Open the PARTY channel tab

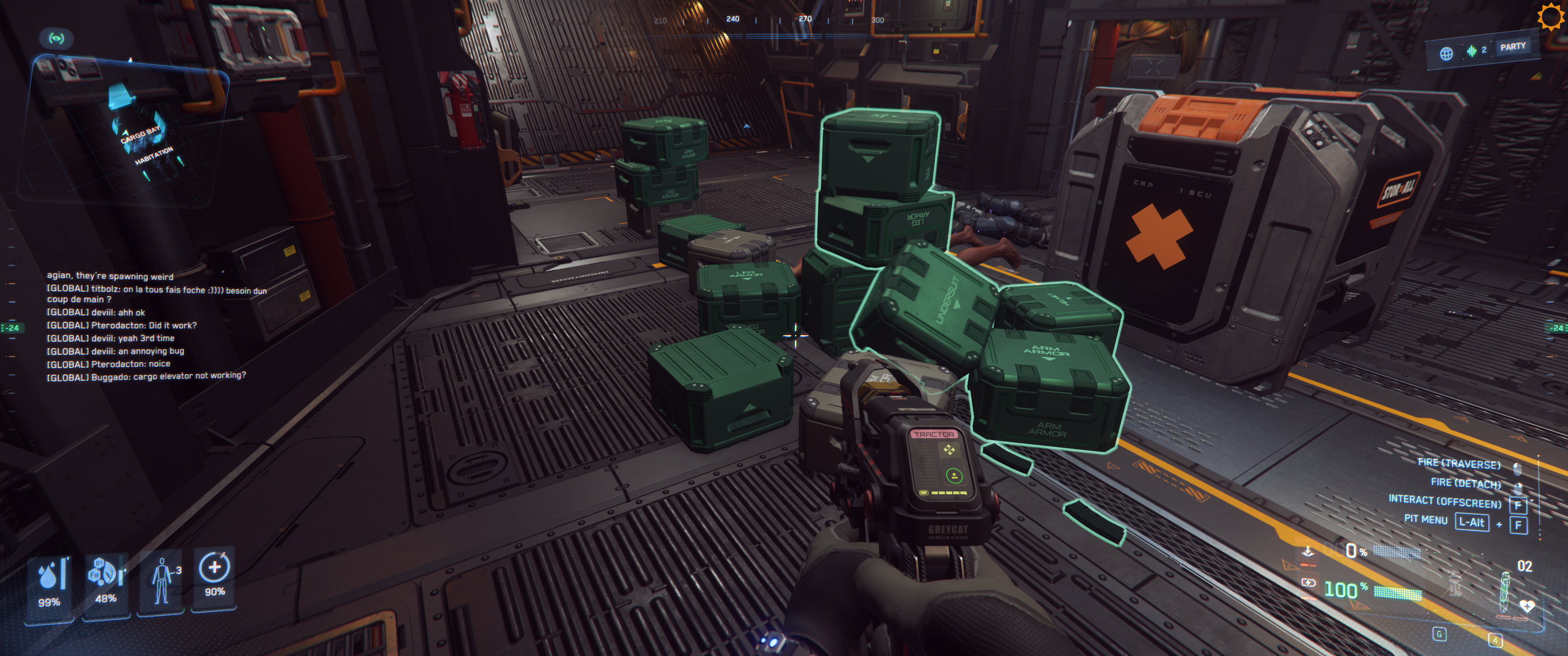[x=1512, y=47]
